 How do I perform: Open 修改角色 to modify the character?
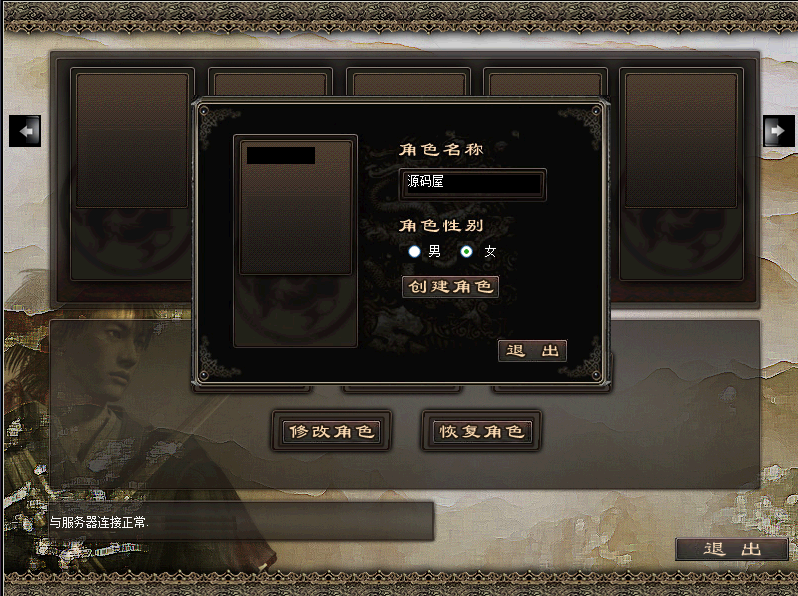pos(330,432)
